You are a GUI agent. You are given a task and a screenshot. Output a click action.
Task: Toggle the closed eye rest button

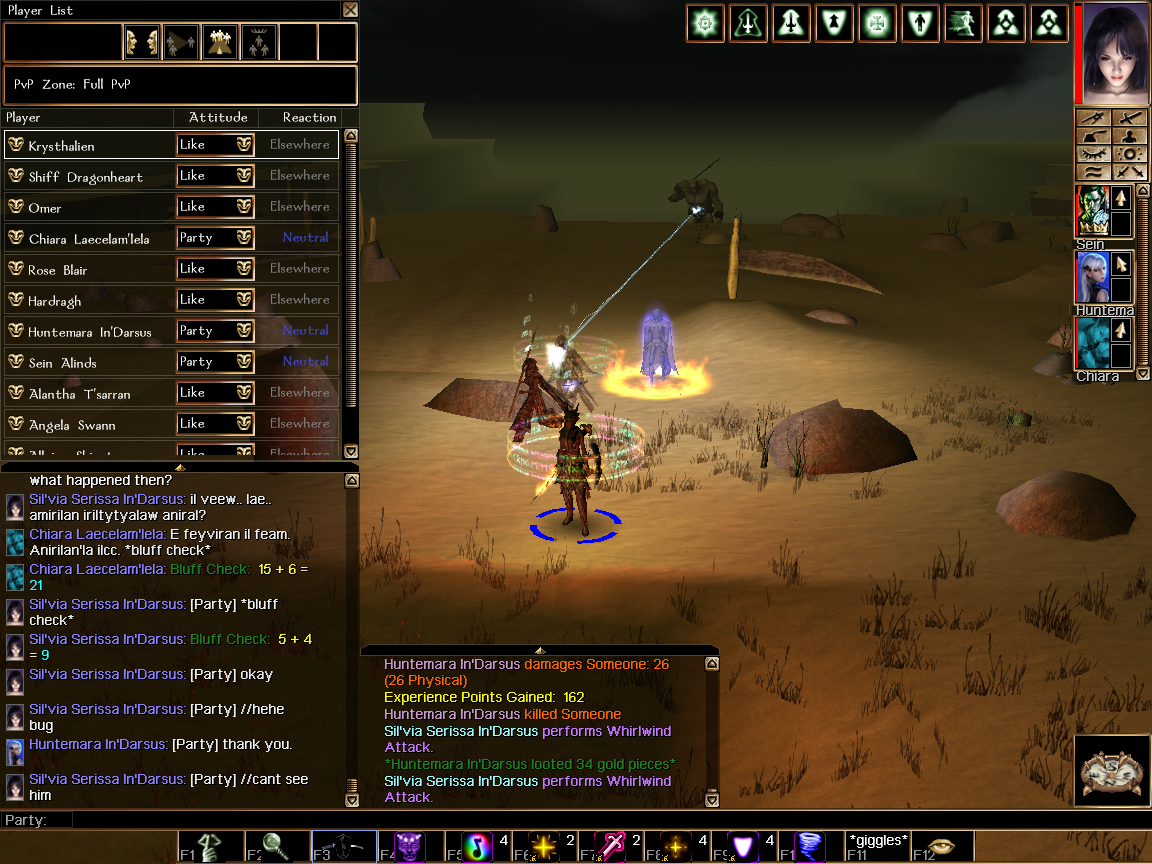(1091, 154)
